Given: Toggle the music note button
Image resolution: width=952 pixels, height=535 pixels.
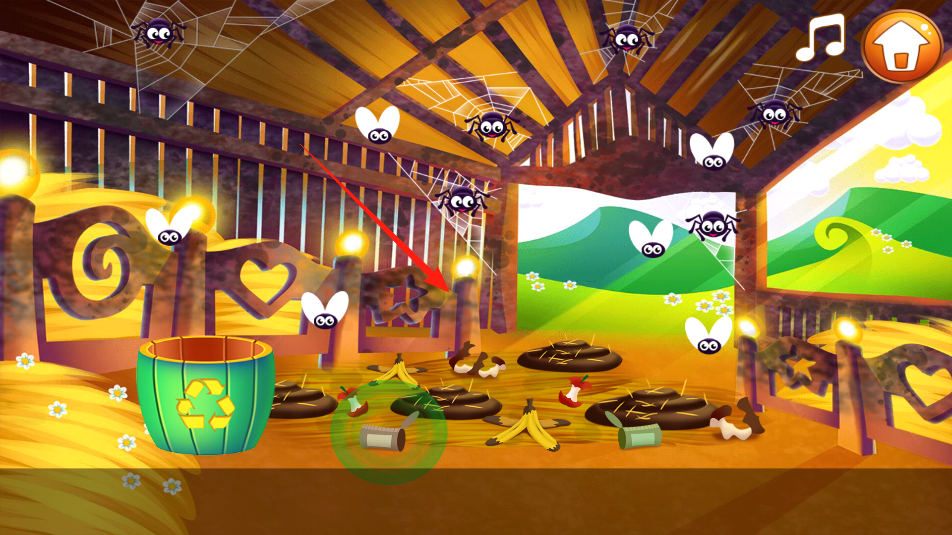Looking at the screenshot, I should pos(819,39).
